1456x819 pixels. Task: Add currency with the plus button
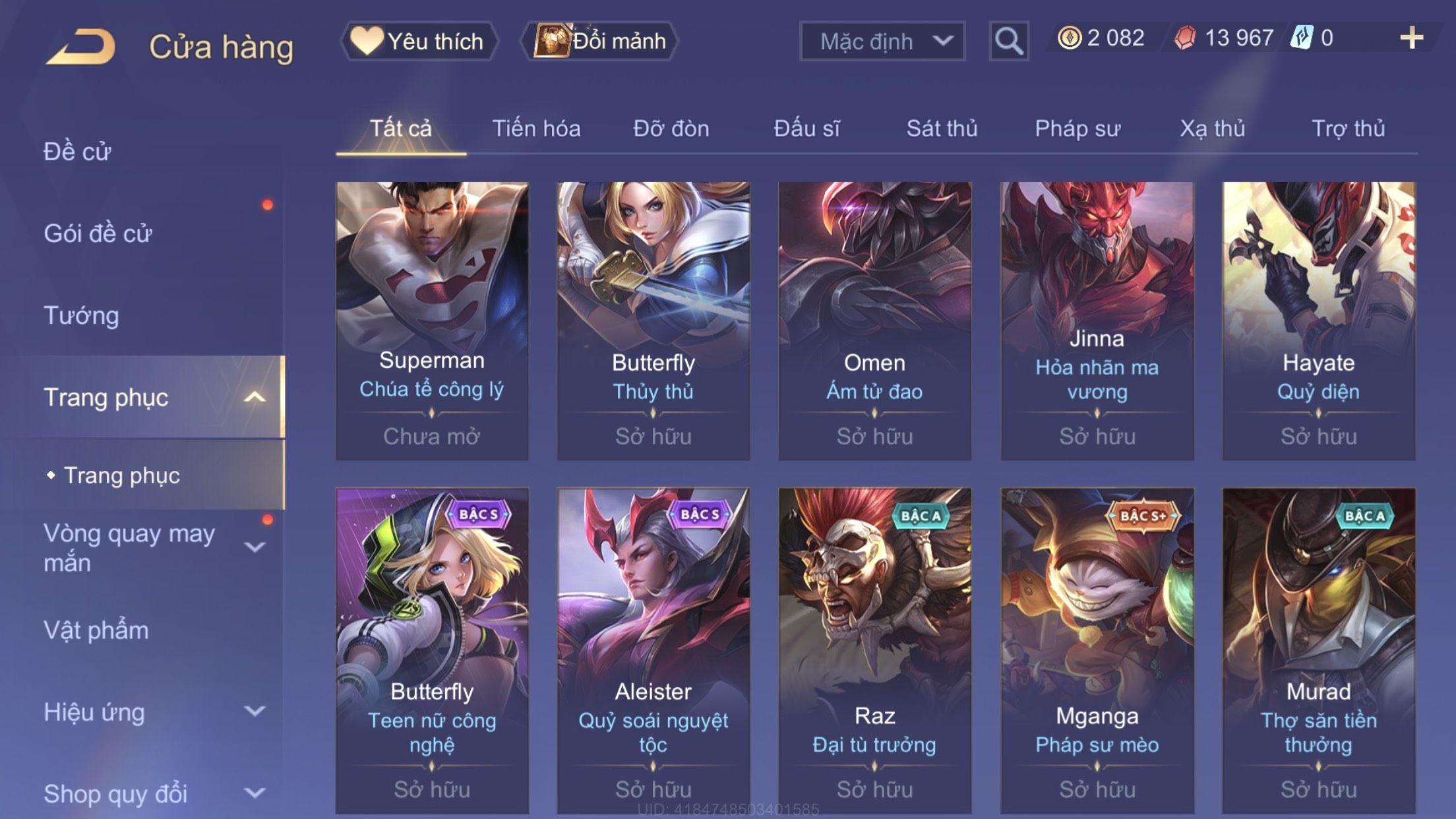(x=1411, y=38)
